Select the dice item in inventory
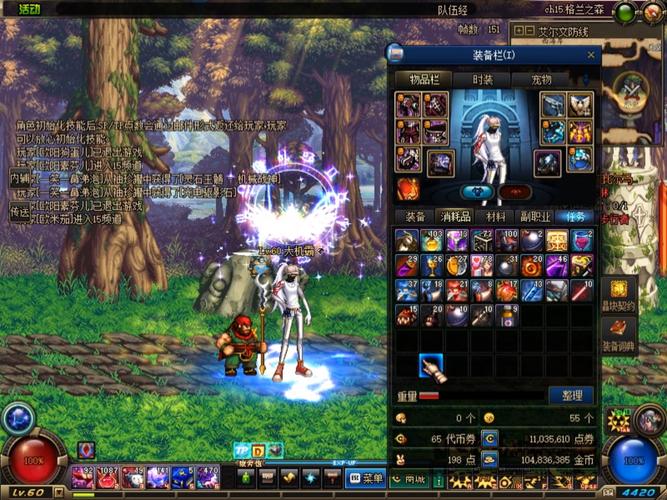The image size is (667, 500). (482, 240)
